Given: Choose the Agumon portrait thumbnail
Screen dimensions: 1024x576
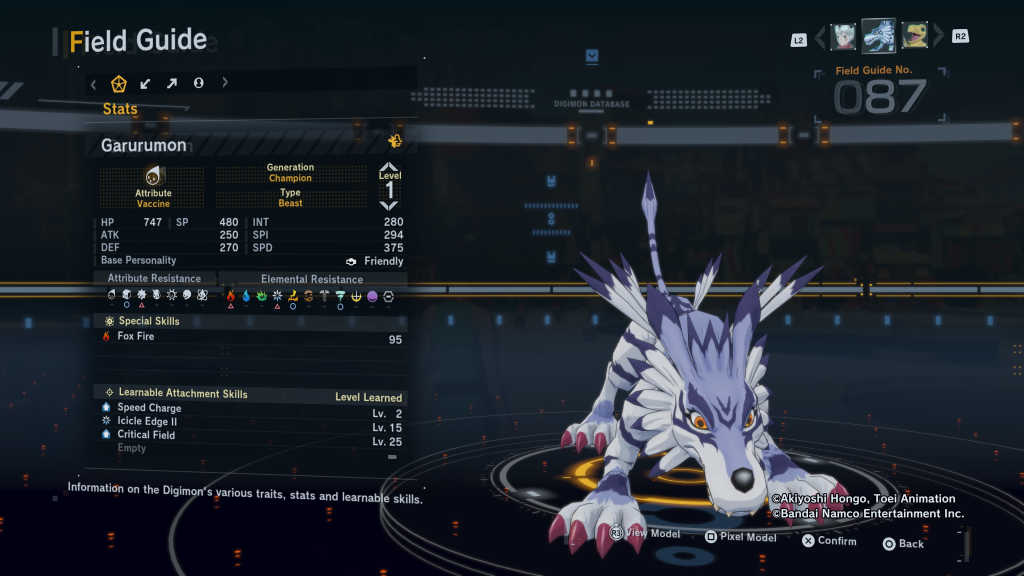Looking at the screenshot, I should [x=914, y=37].
